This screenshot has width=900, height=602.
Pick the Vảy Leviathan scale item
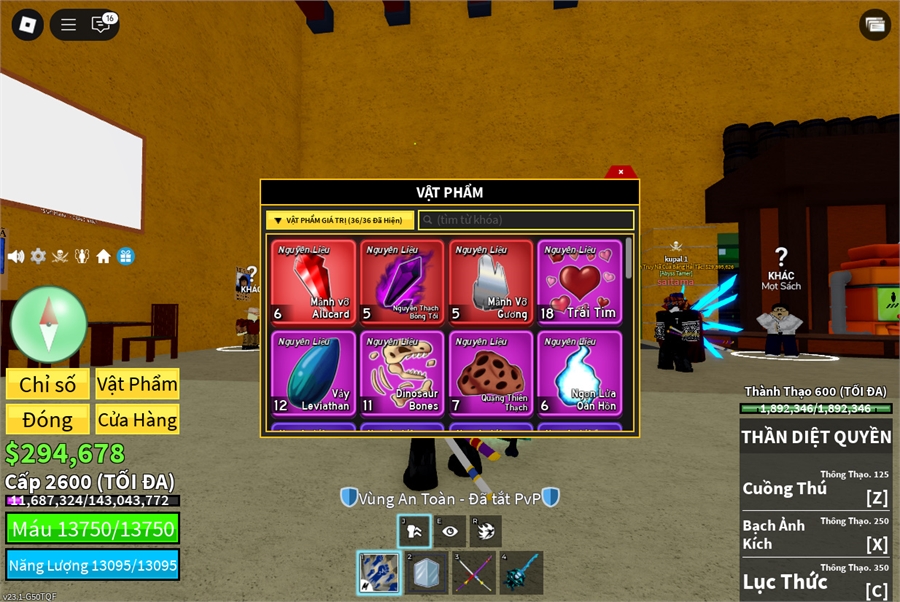pos(313,373)
